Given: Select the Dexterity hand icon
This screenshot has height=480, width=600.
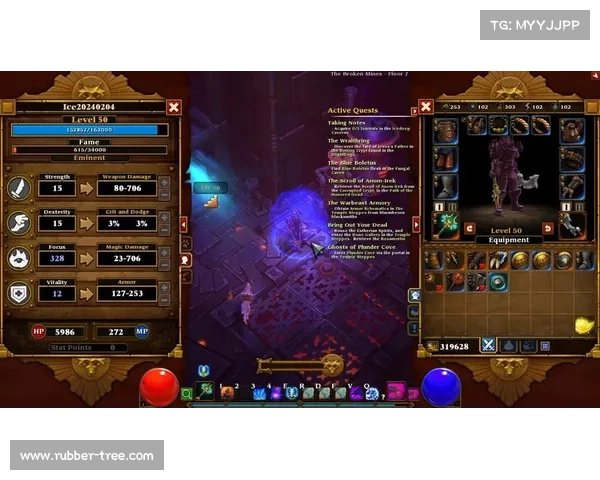Looking at the screenshot, I should 21,223.
